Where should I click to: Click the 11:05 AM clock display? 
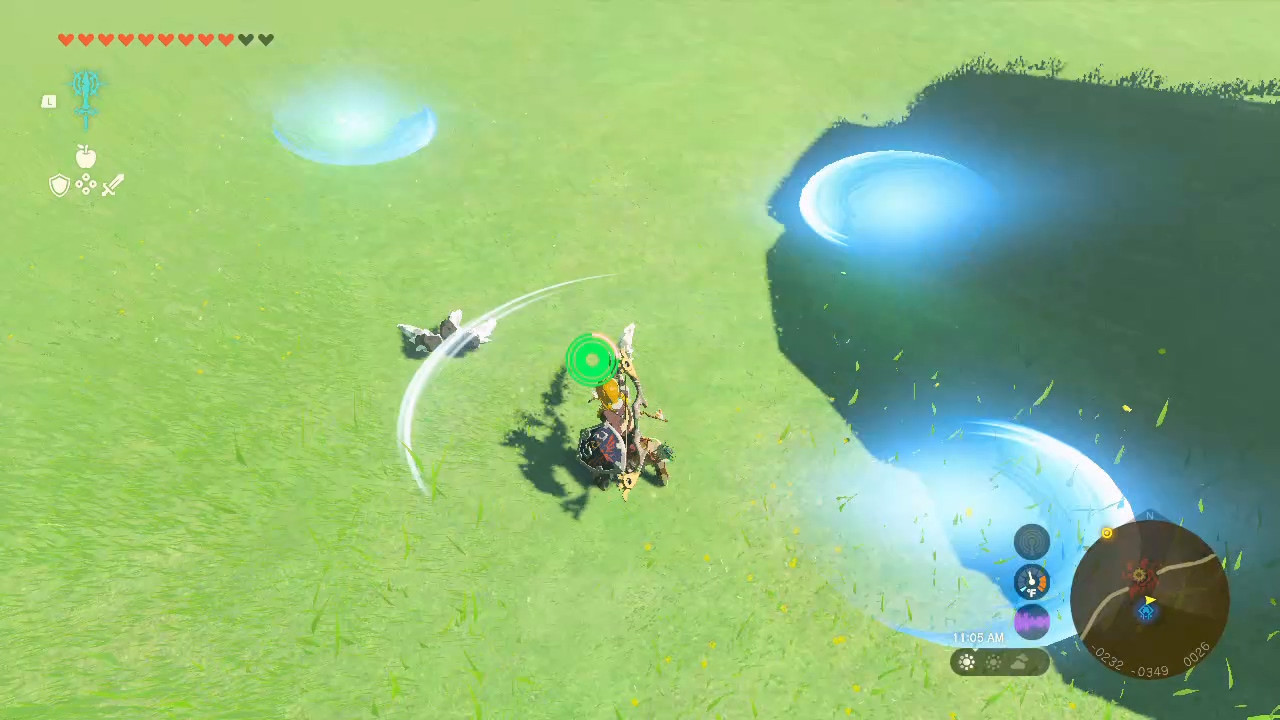tap(977, 637)
